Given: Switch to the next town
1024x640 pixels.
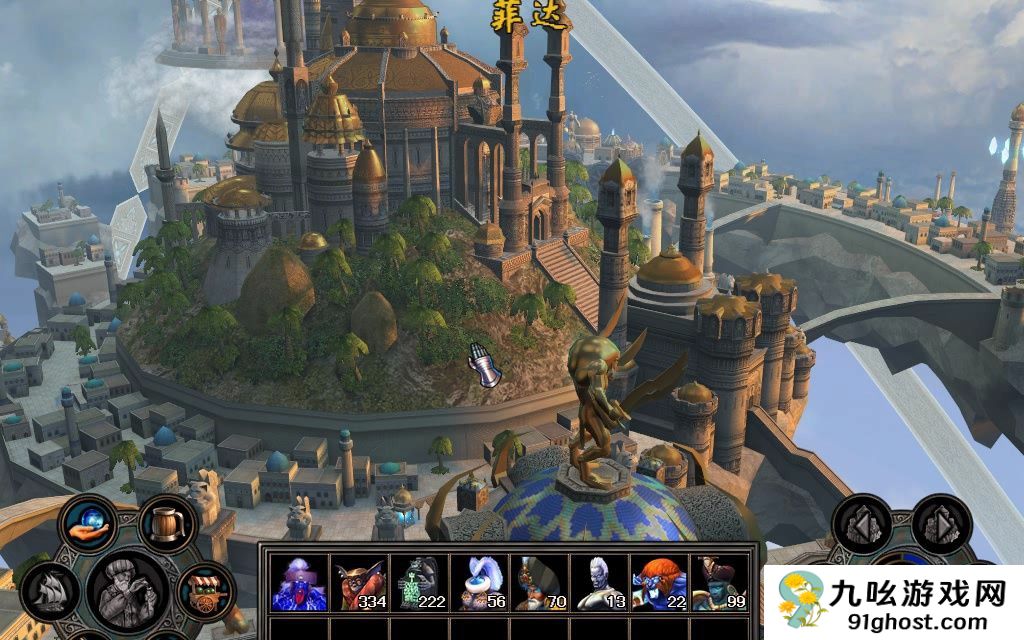Looking at the screenshot, I should [941, 524].
